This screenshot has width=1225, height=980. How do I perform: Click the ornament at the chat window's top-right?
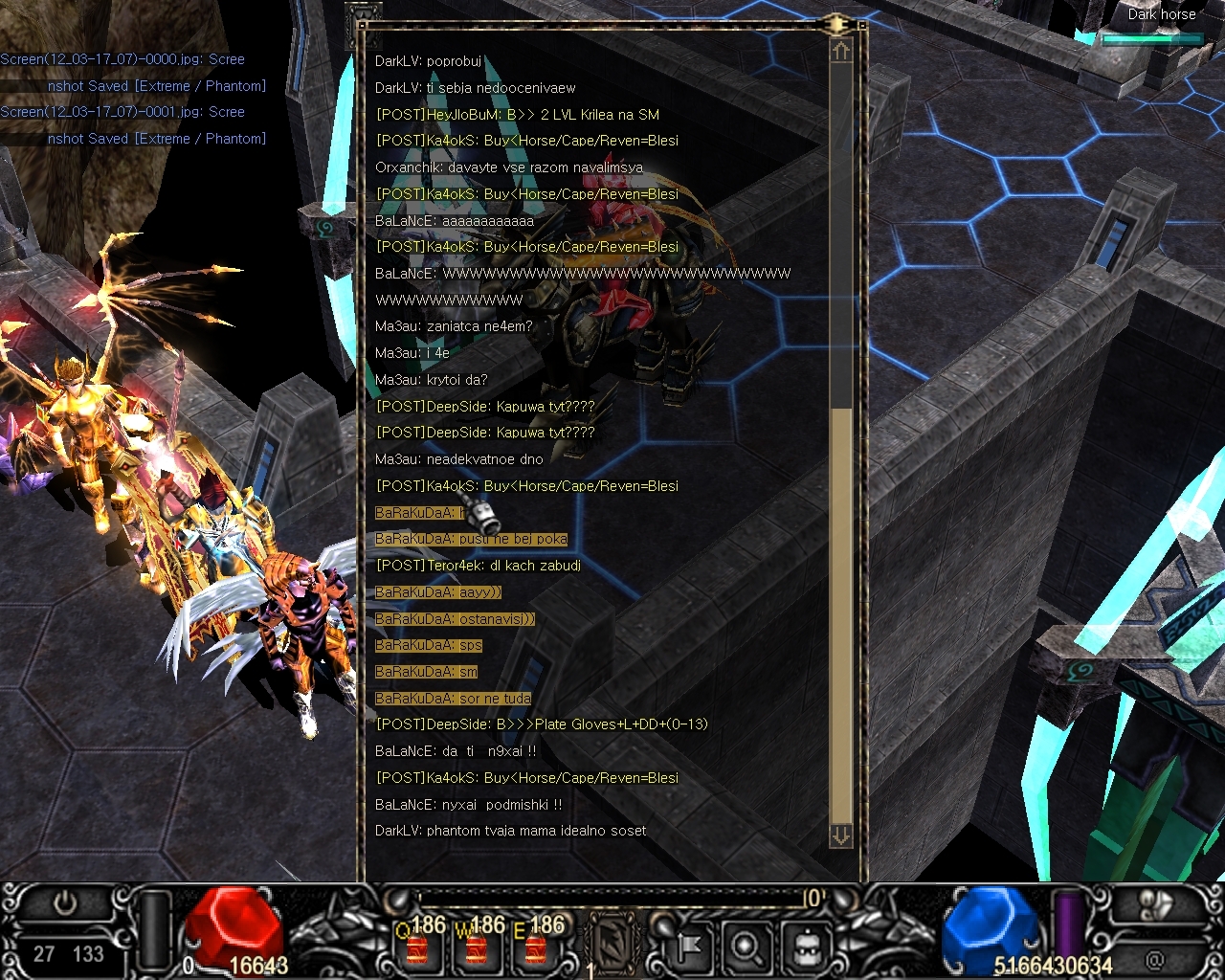[836, 25]
